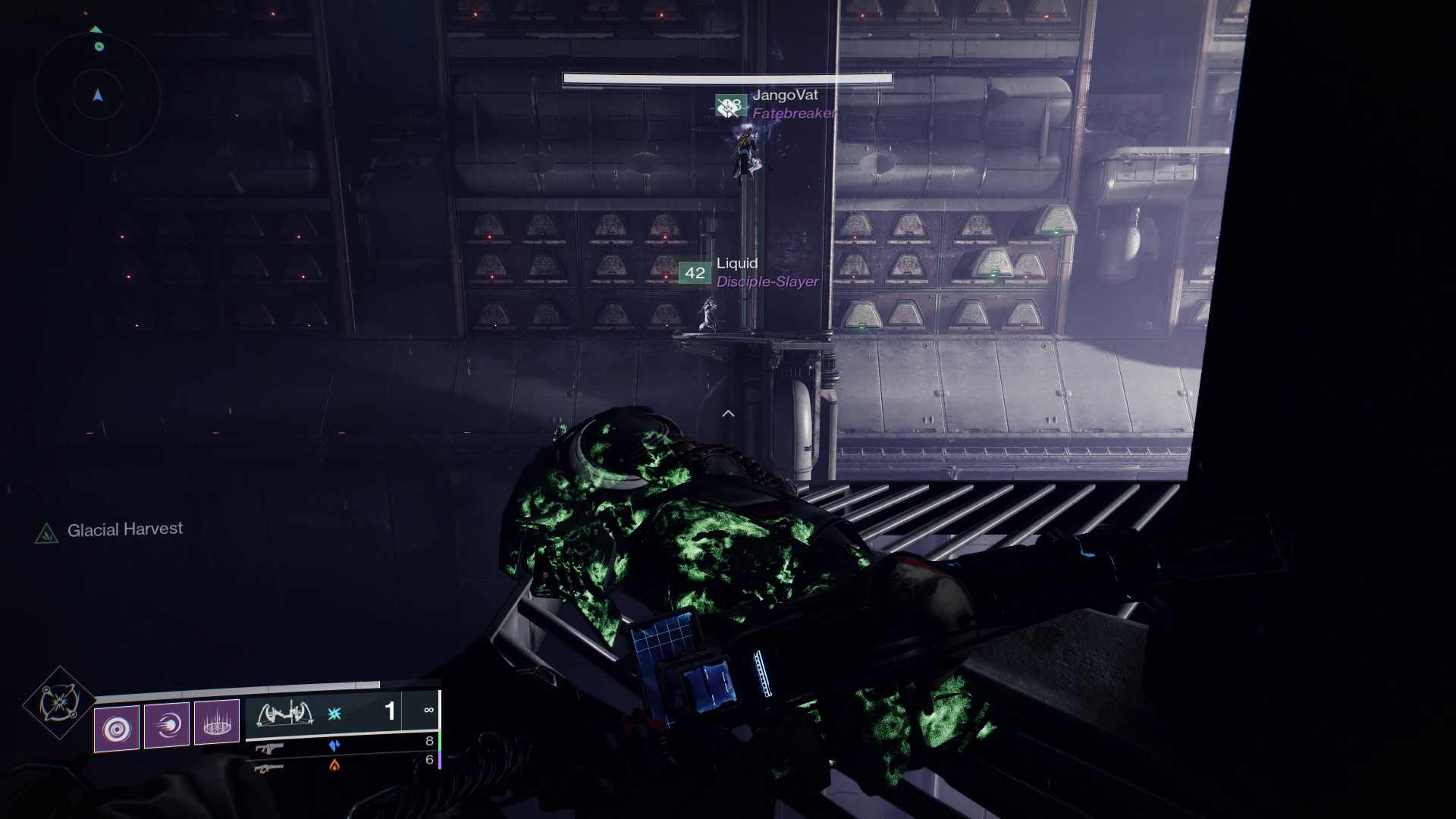
Task: Click the Stasis snowflake ammo element icon
Action: (335, 714)
